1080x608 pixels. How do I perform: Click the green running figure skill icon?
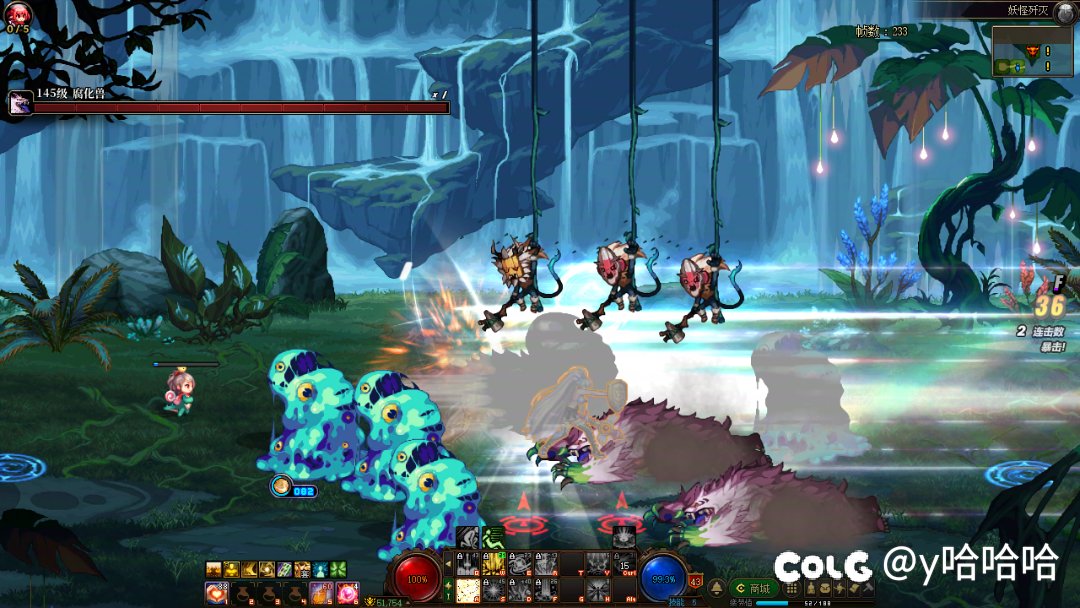point(493,538)
